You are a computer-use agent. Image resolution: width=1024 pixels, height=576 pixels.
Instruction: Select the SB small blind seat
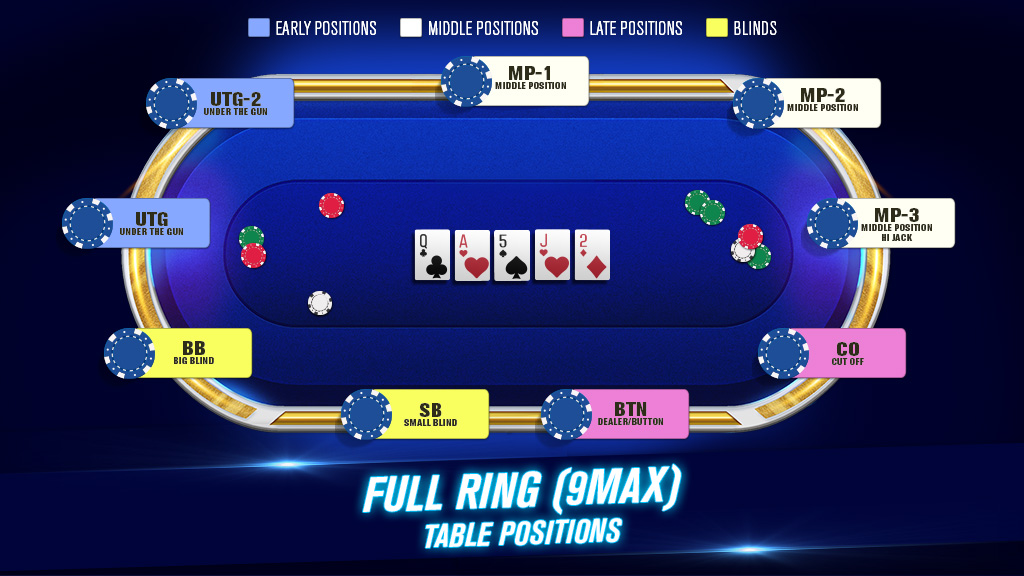point(430,414)
